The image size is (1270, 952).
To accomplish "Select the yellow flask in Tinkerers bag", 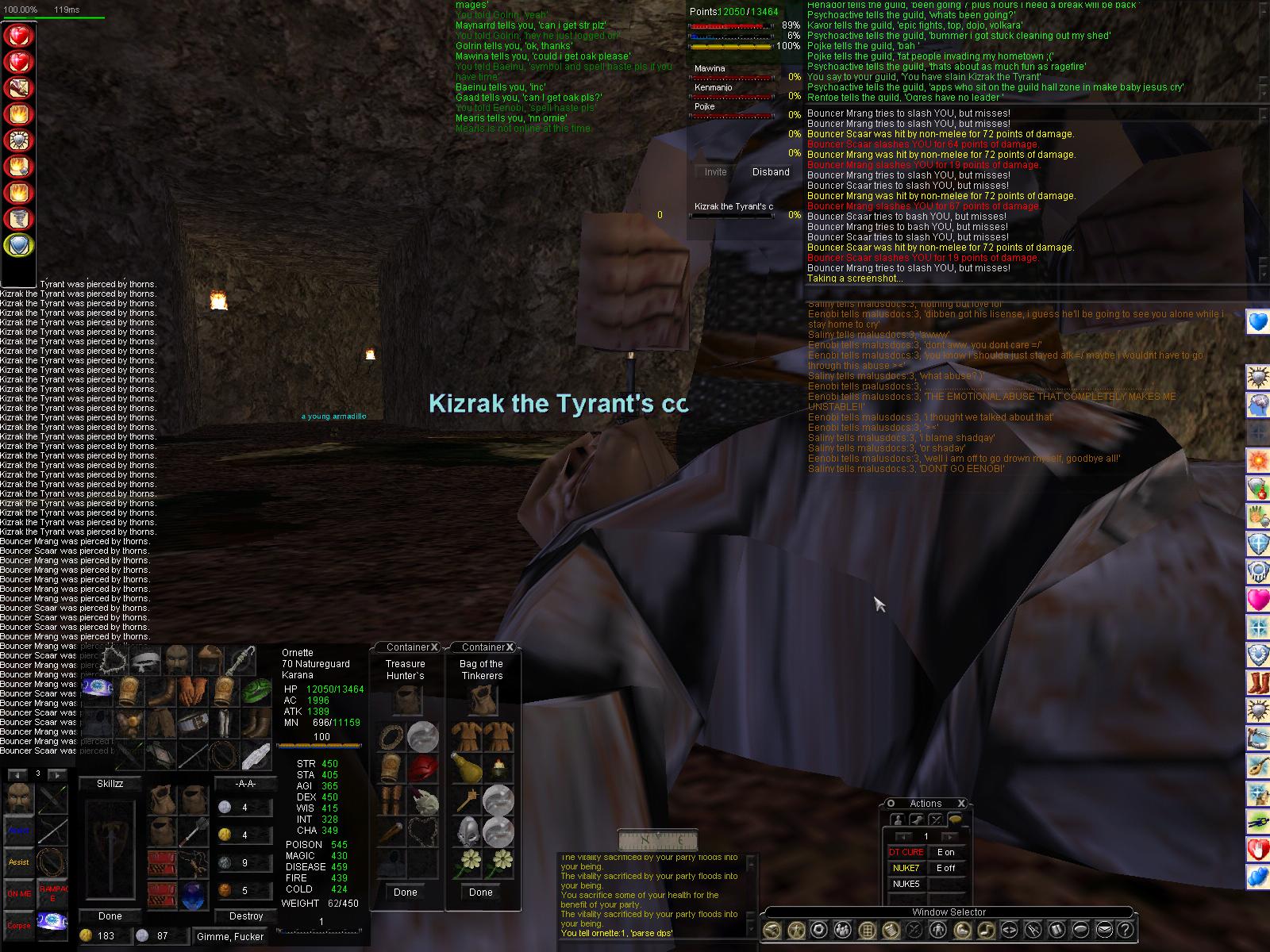I will coord(465,767).
